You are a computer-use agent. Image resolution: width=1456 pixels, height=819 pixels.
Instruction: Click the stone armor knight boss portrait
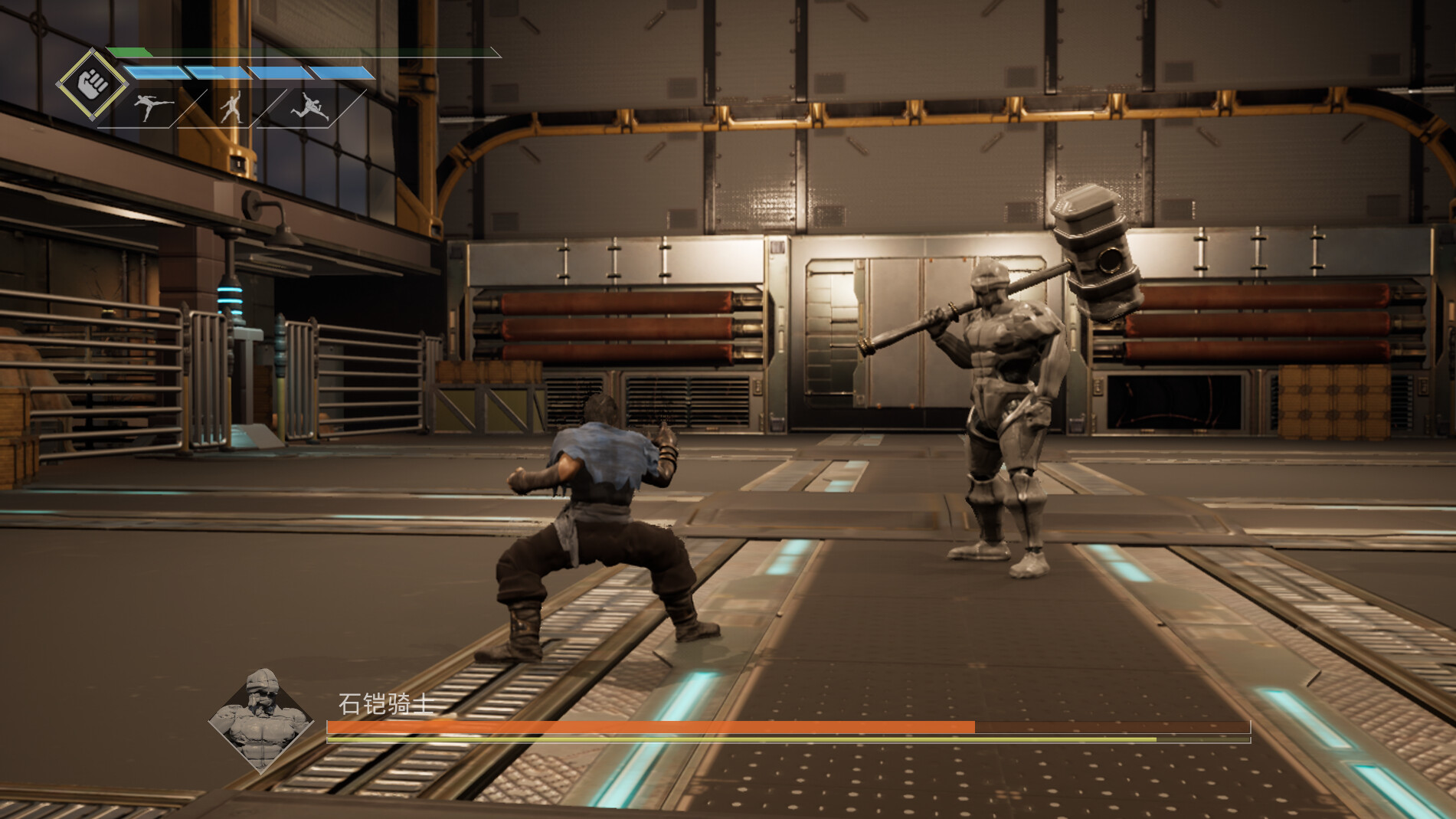[x=261, y=720]
